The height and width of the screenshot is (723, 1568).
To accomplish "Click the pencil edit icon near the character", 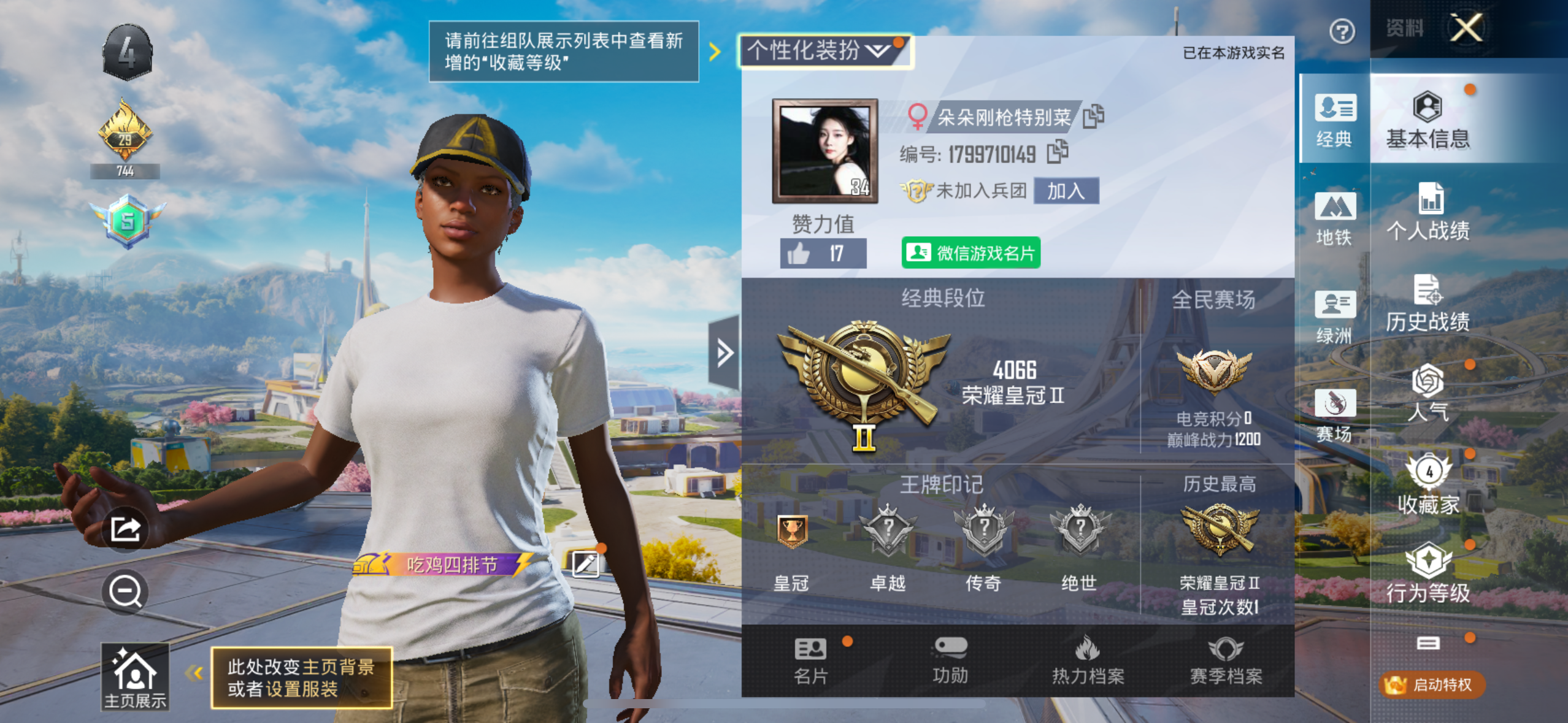I will 587,565.
